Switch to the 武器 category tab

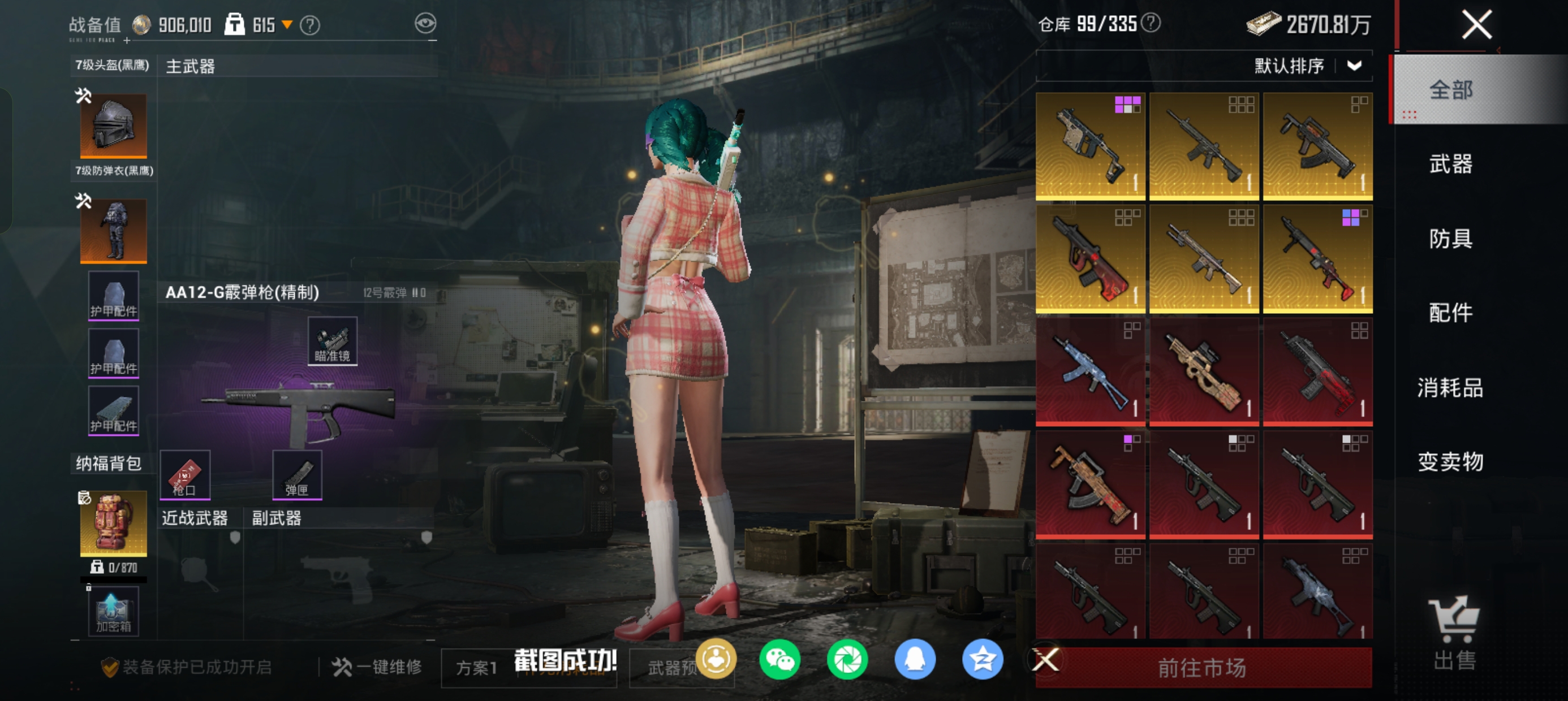(x=1450, y=165)
